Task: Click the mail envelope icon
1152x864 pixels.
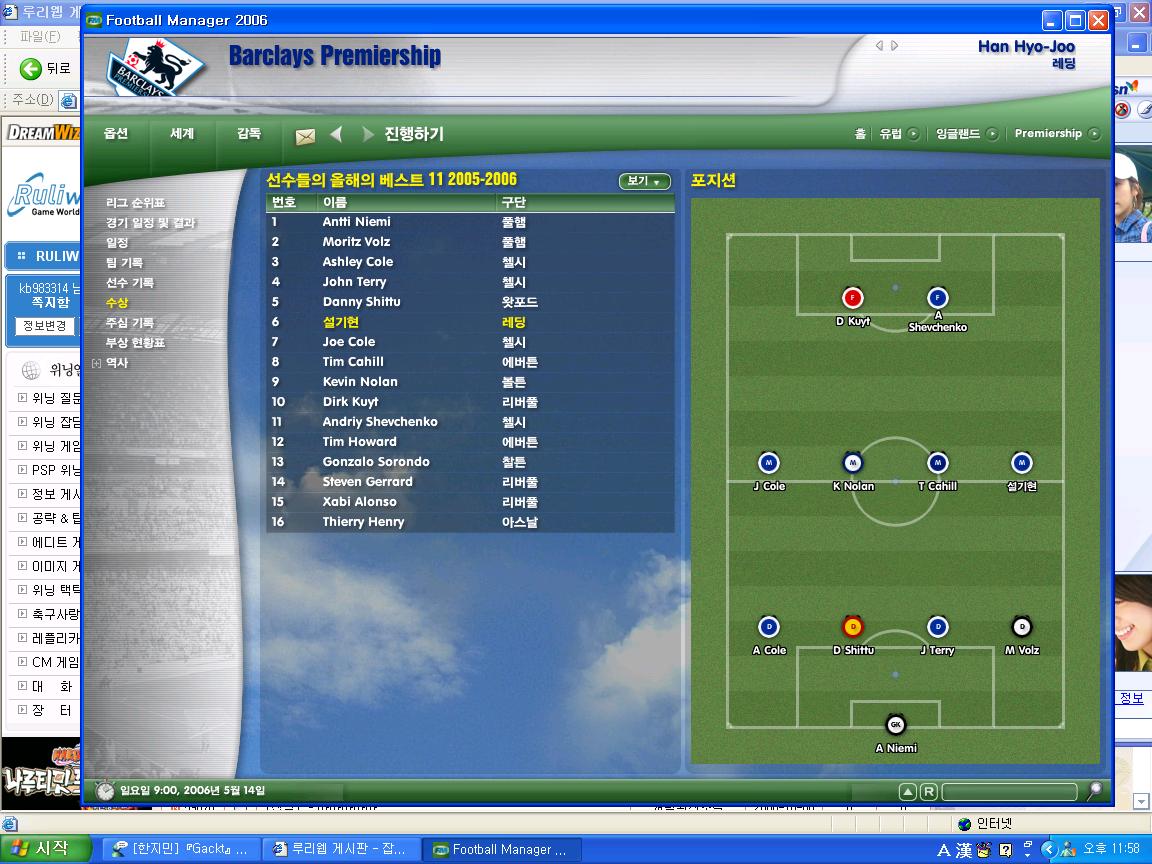Action: (305, 136)
